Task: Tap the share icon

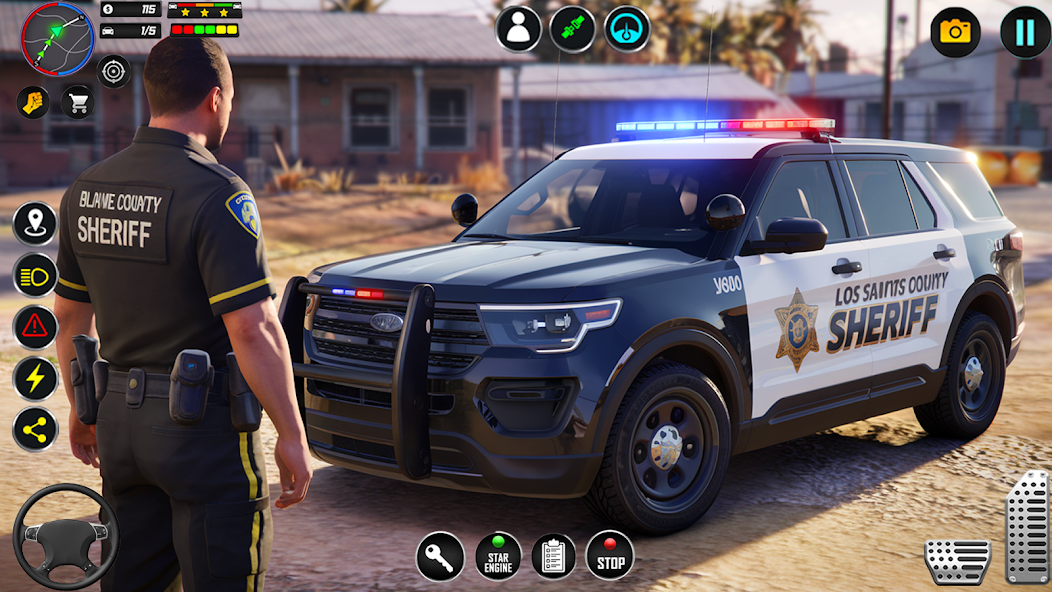Action: (x=35, y=430)
